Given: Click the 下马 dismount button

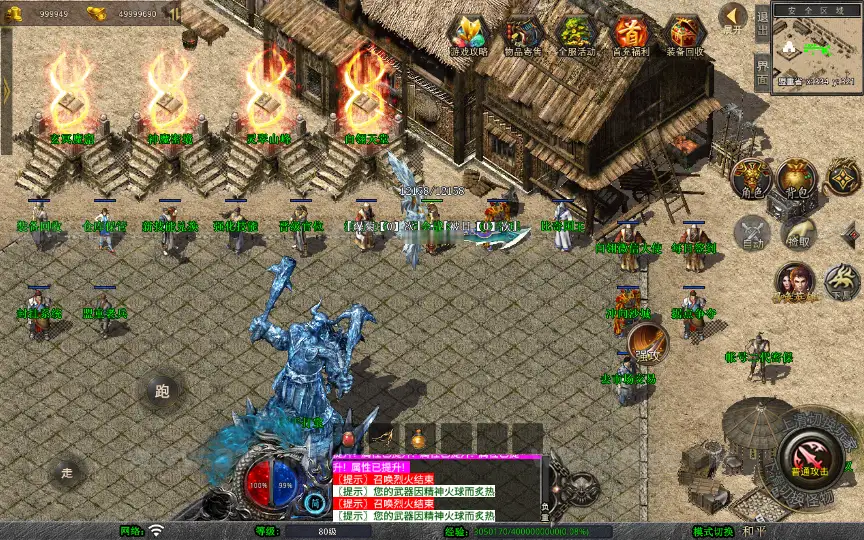Looking at the screenshot, I should pos(842,282).
